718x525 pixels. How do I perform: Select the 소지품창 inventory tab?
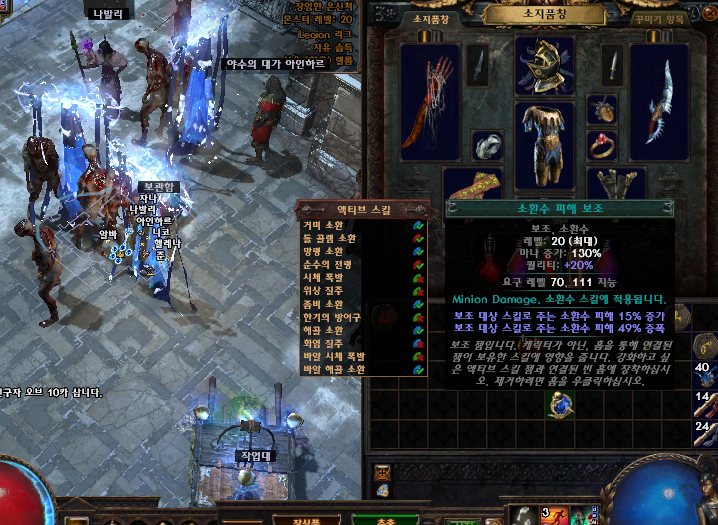(432, 18)
